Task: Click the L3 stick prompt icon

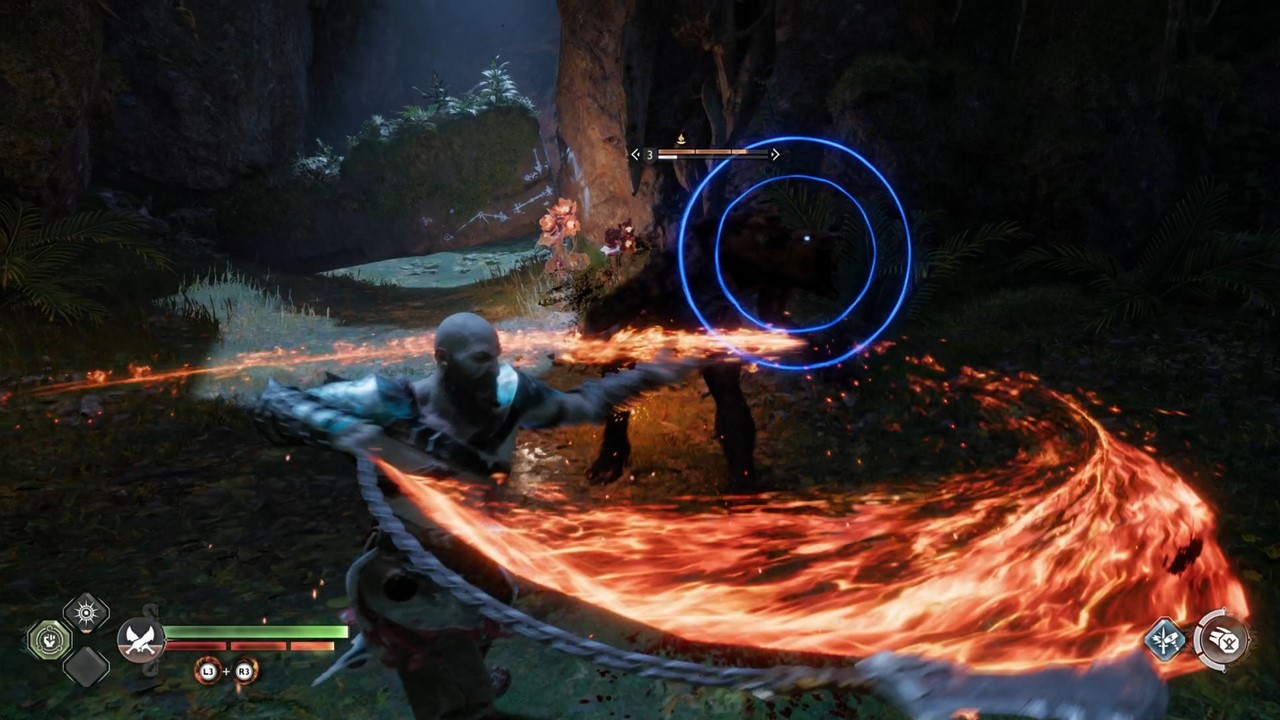Action: 208,672
